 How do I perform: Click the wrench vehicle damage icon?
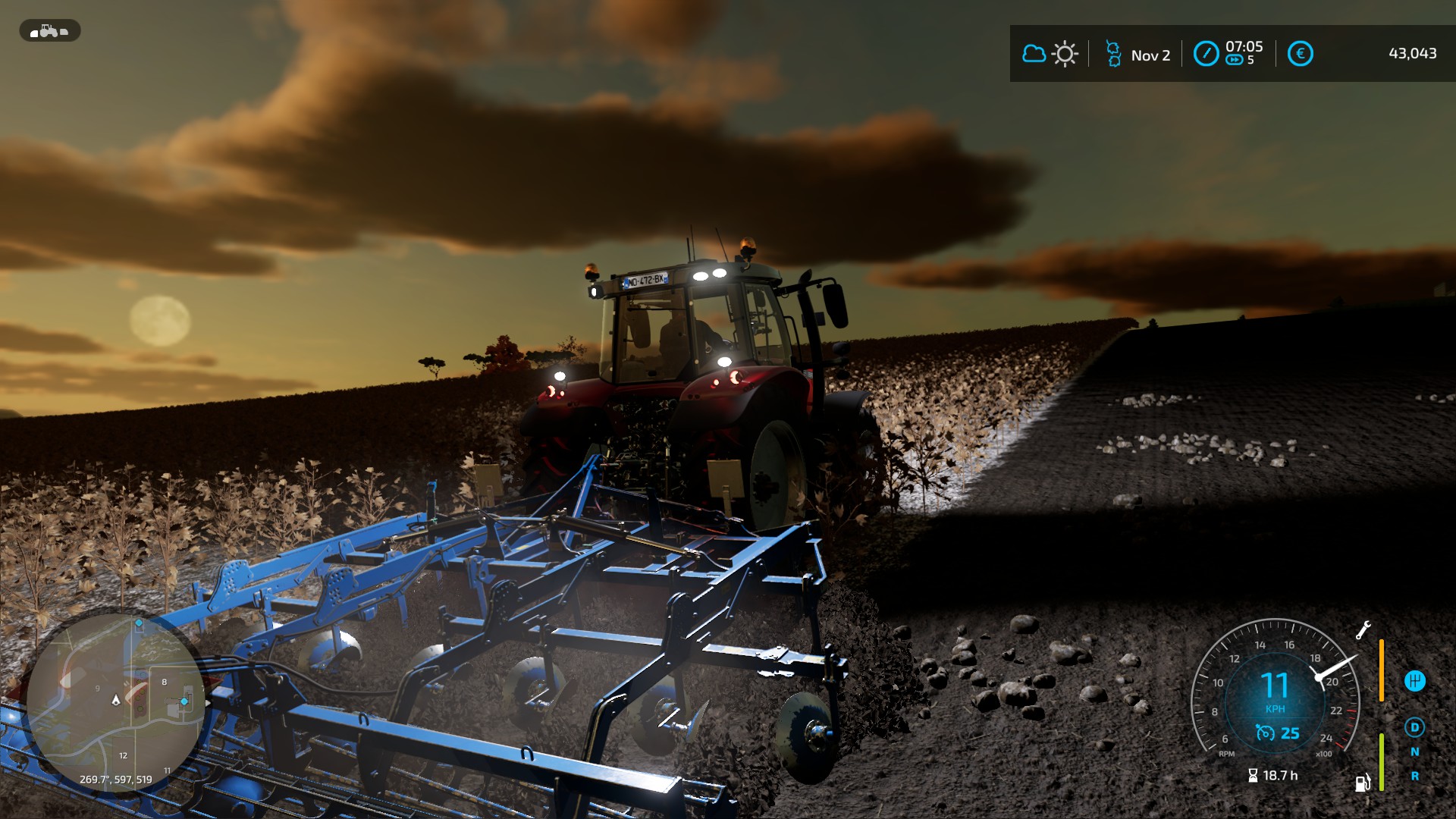pyautogui.click(x=1363, y=629)
